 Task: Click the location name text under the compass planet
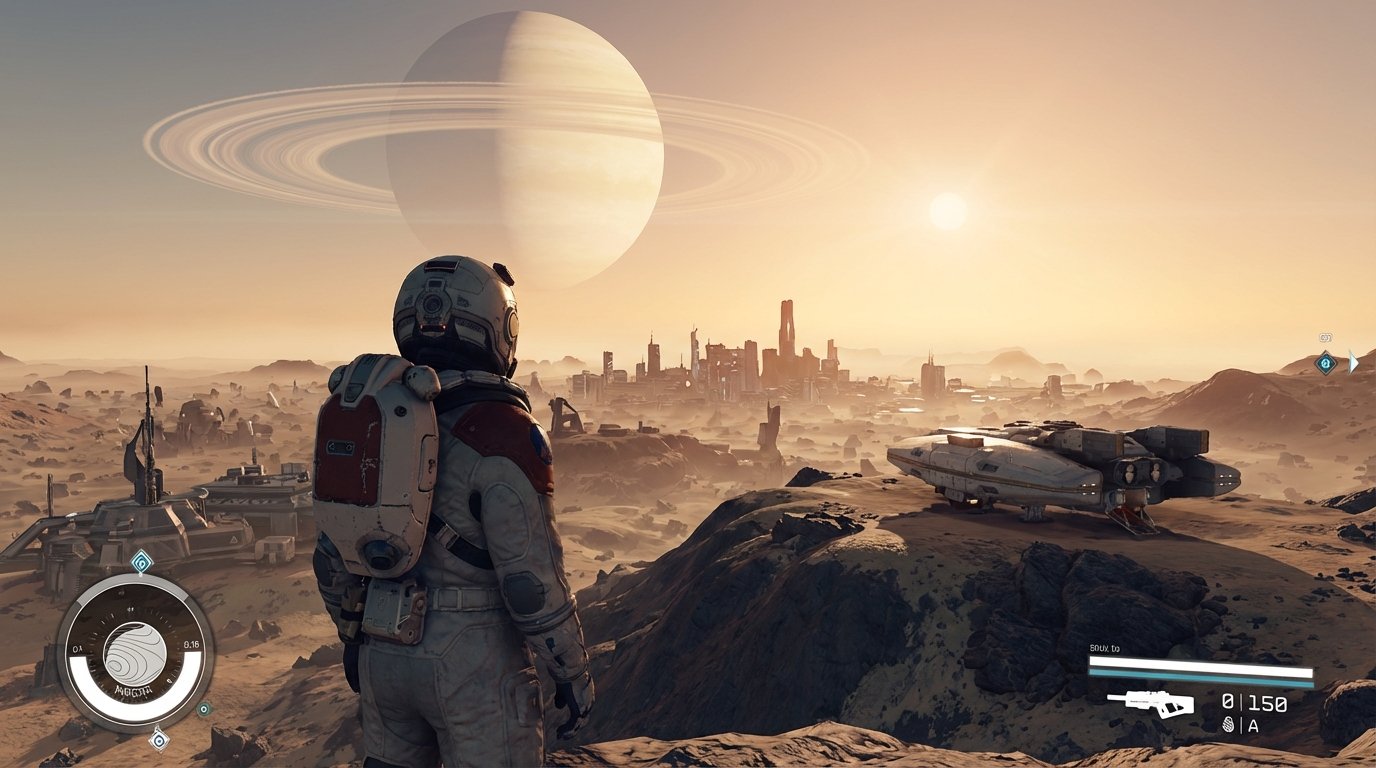pyautogui.click(x=133, y=690)
